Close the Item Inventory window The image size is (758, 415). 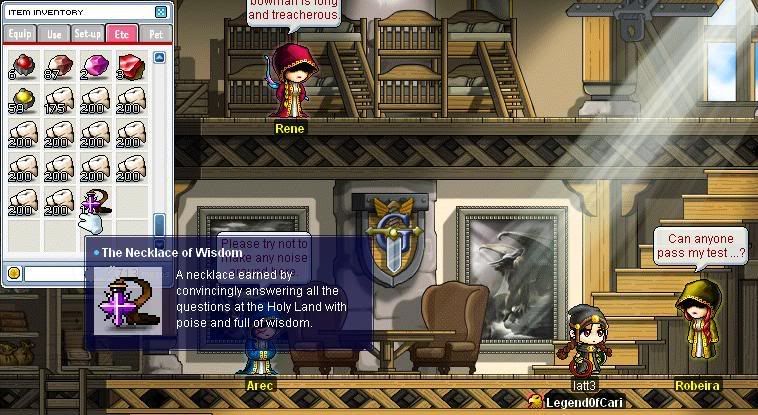click(161, 13)
